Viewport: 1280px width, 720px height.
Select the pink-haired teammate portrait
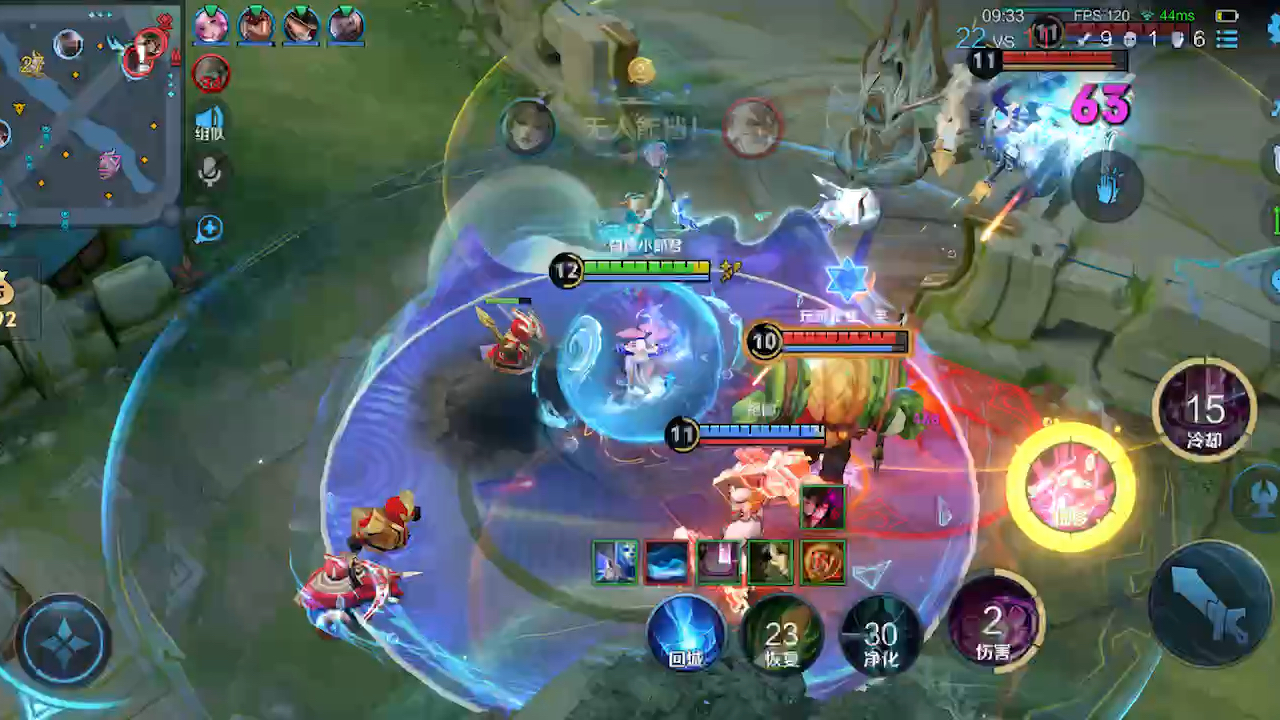click(x=211, y=25)
